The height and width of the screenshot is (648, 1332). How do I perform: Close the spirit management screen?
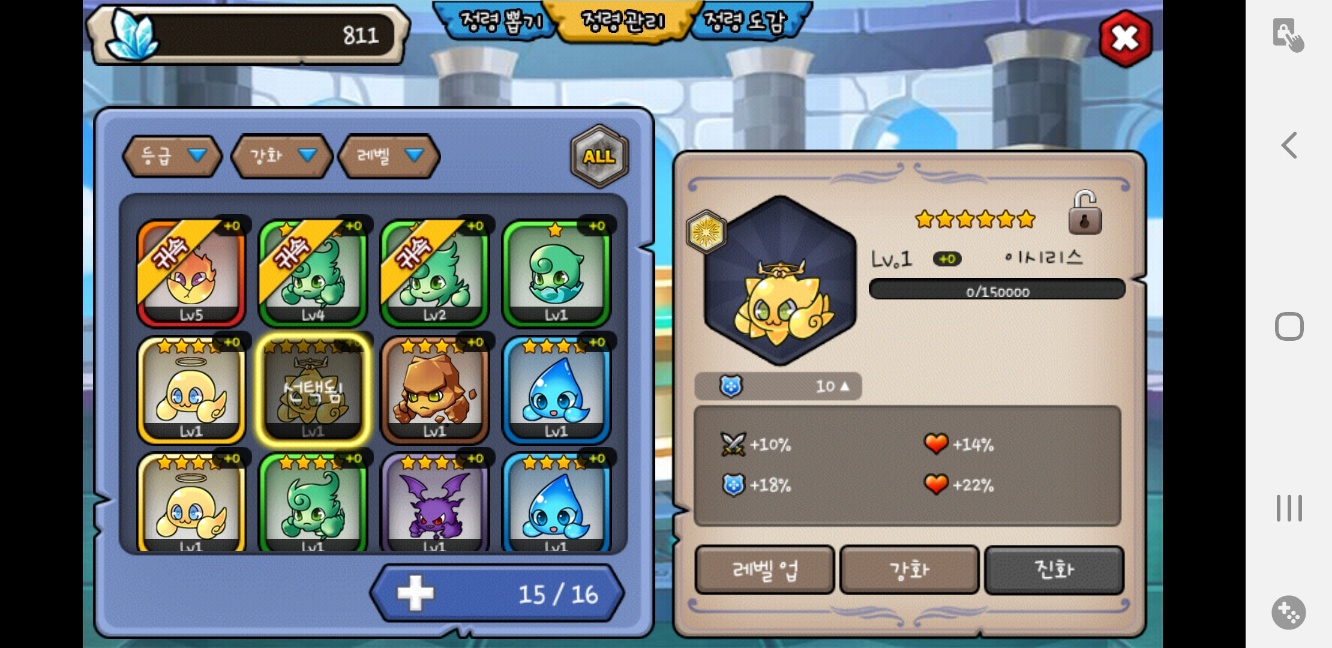[1125, 39]
